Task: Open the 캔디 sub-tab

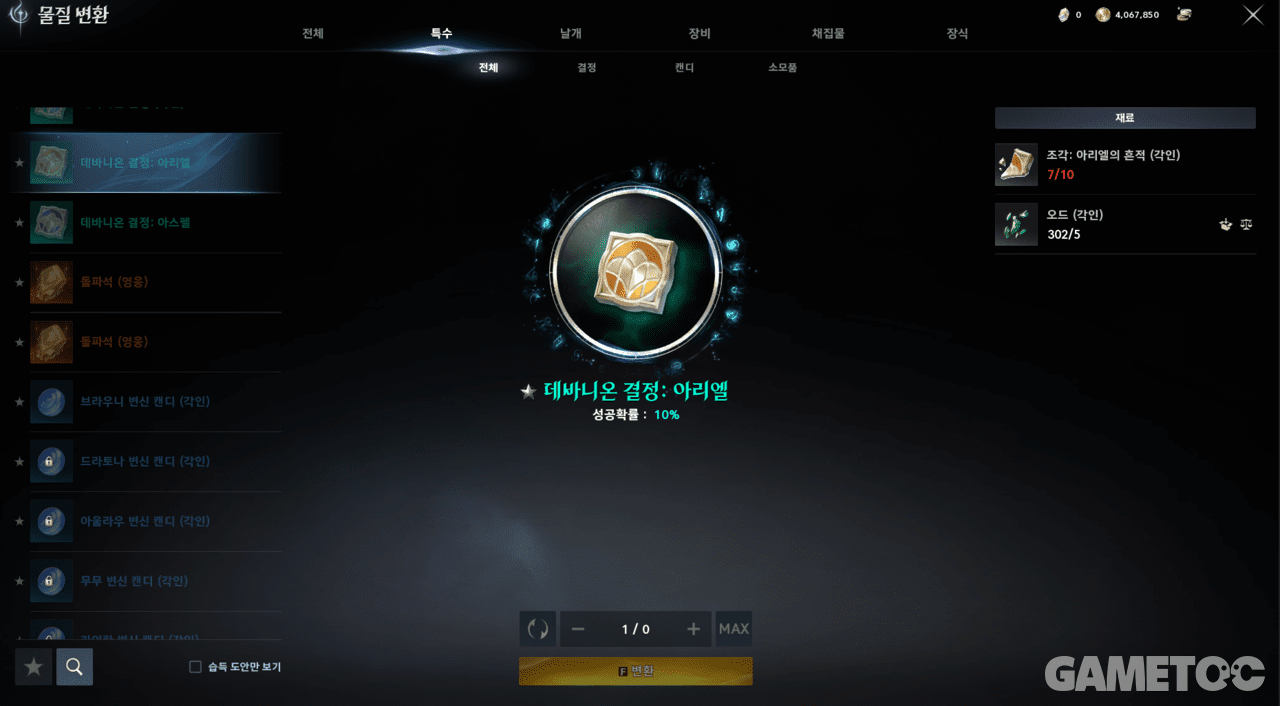Action: tap(684, 68)
